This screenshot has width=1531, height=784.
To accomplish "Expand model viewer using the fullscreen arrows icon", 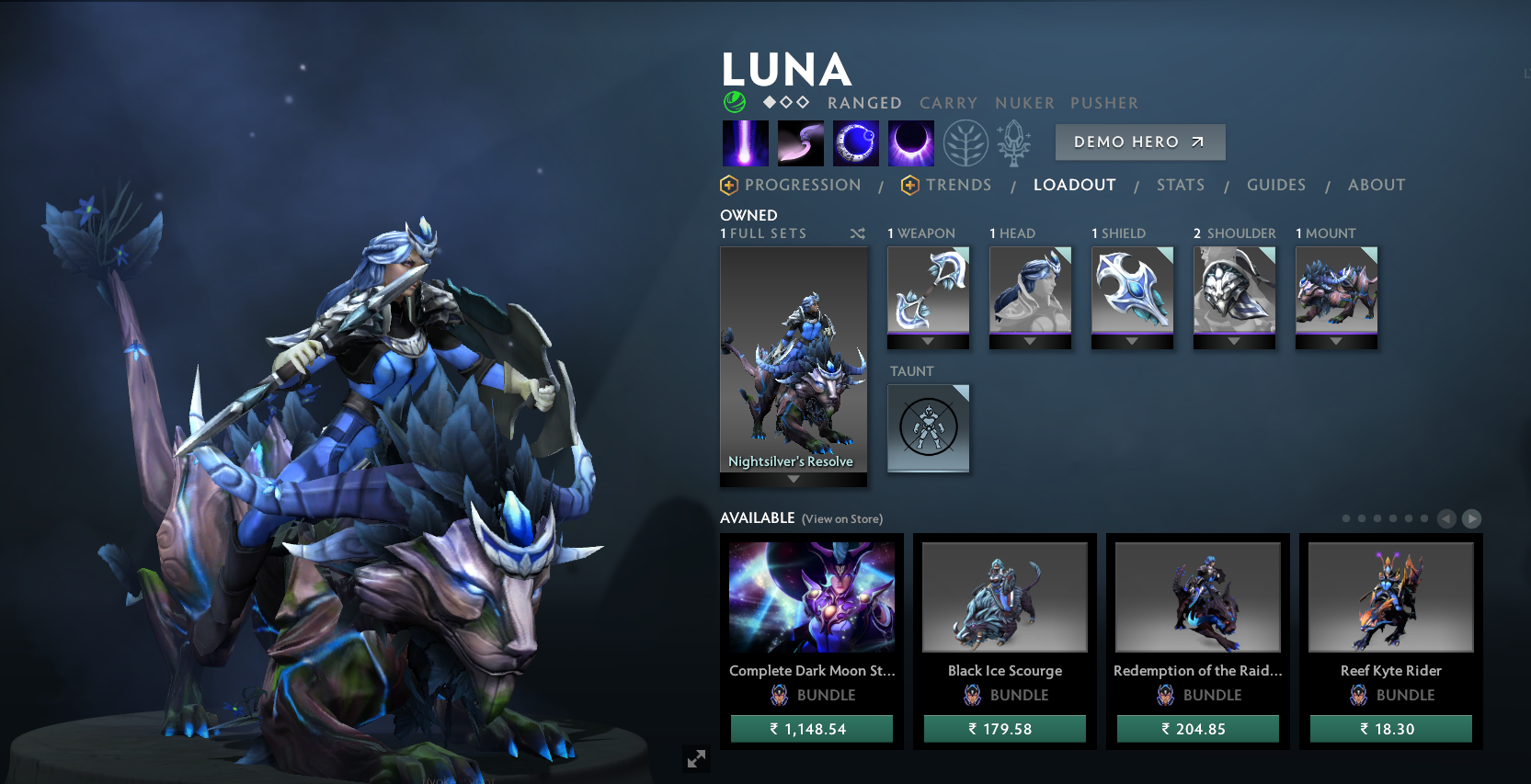I will click(x=696, y=759).
